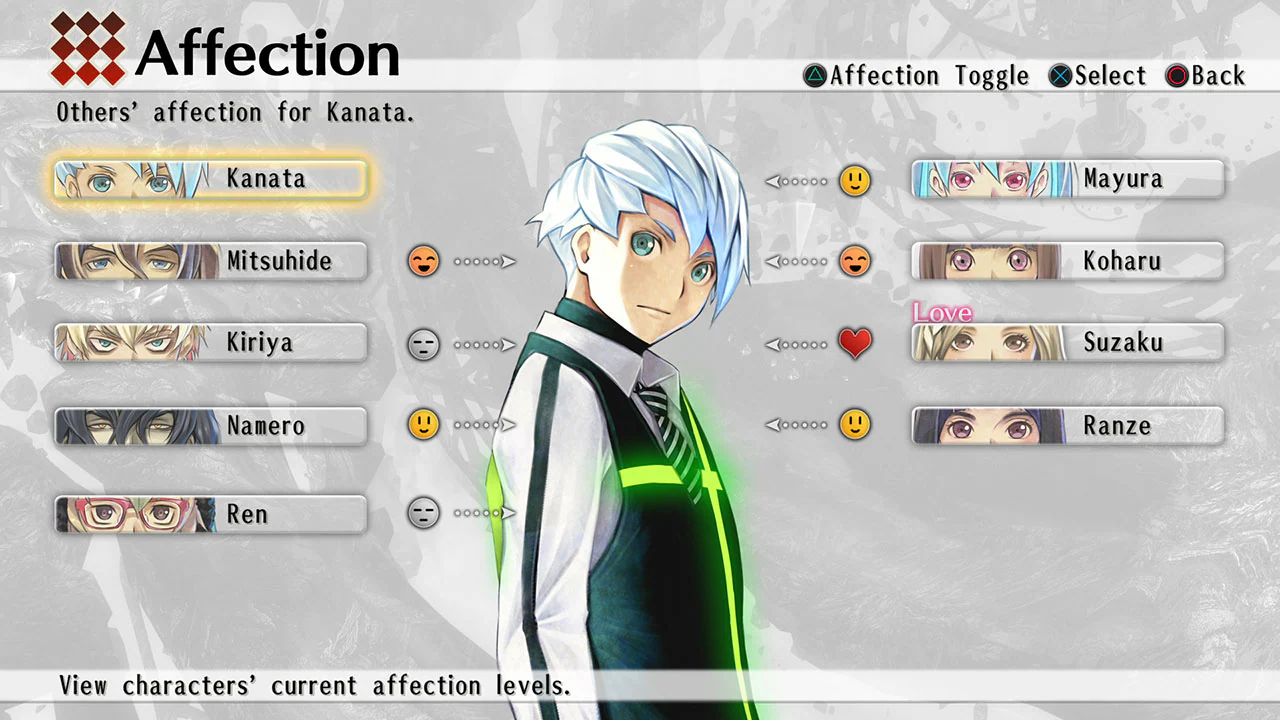Click the pink Love rank label above Suzaku
Screen dimensions: 1280x720
(x=941, y=313)
